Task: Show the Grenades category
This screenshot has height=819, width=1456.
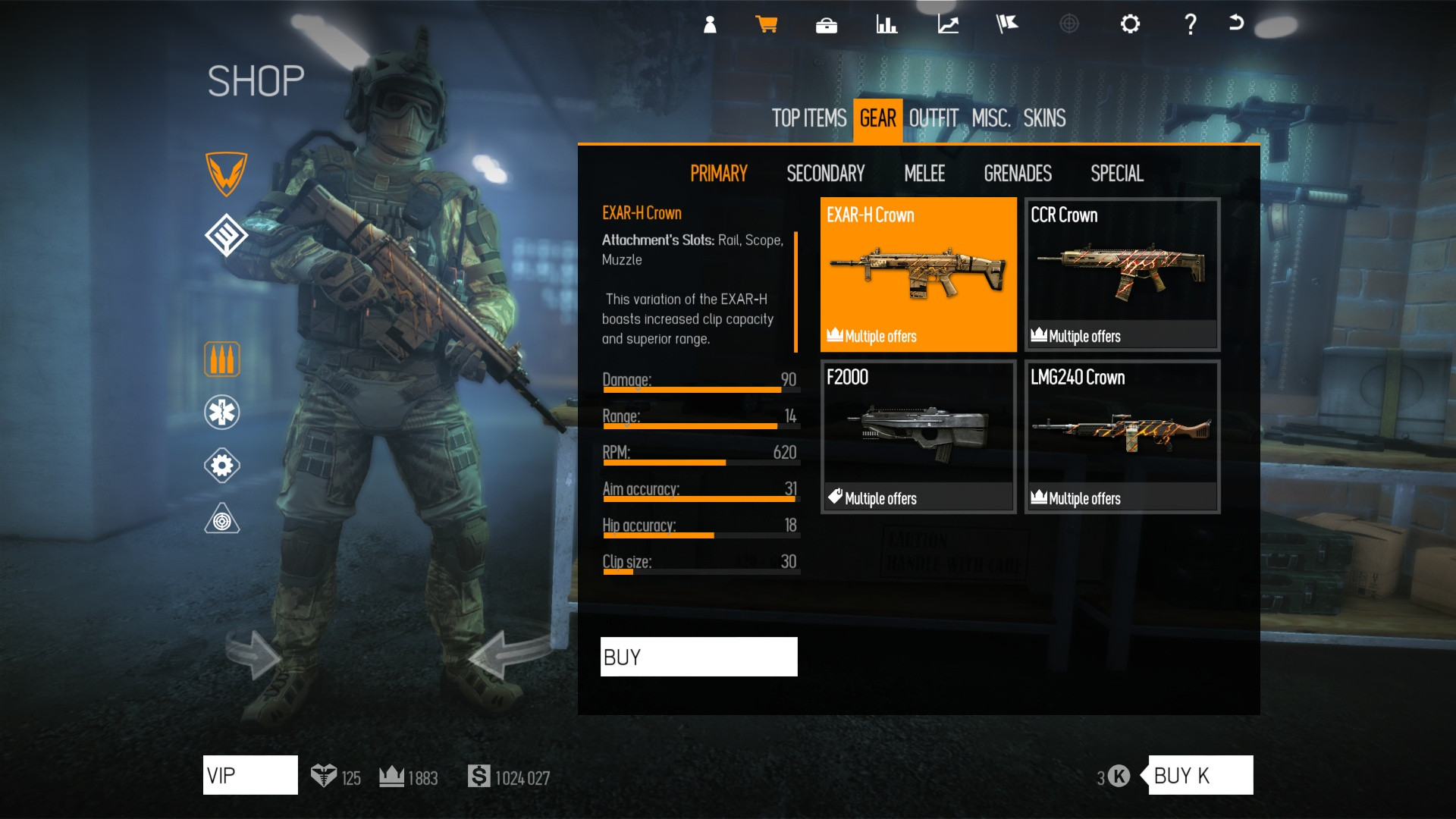Action: pyautogui.click(x=1018, y=174)
